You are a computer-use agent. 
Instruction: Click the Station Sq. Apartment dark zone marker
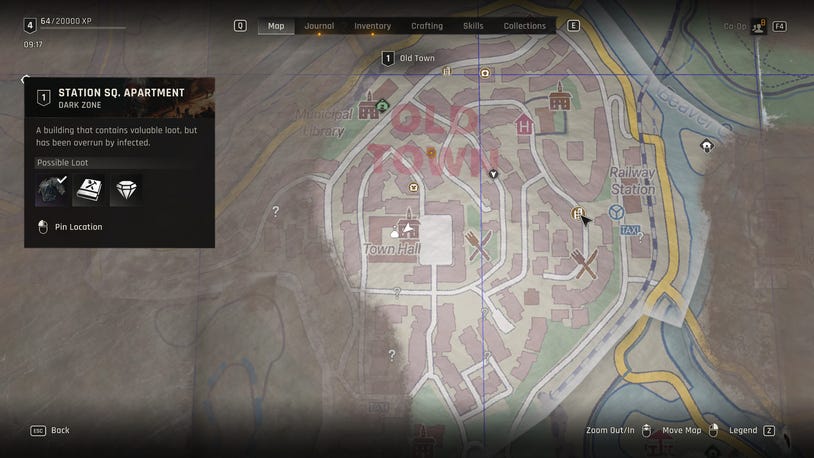[x=577, y=213]
